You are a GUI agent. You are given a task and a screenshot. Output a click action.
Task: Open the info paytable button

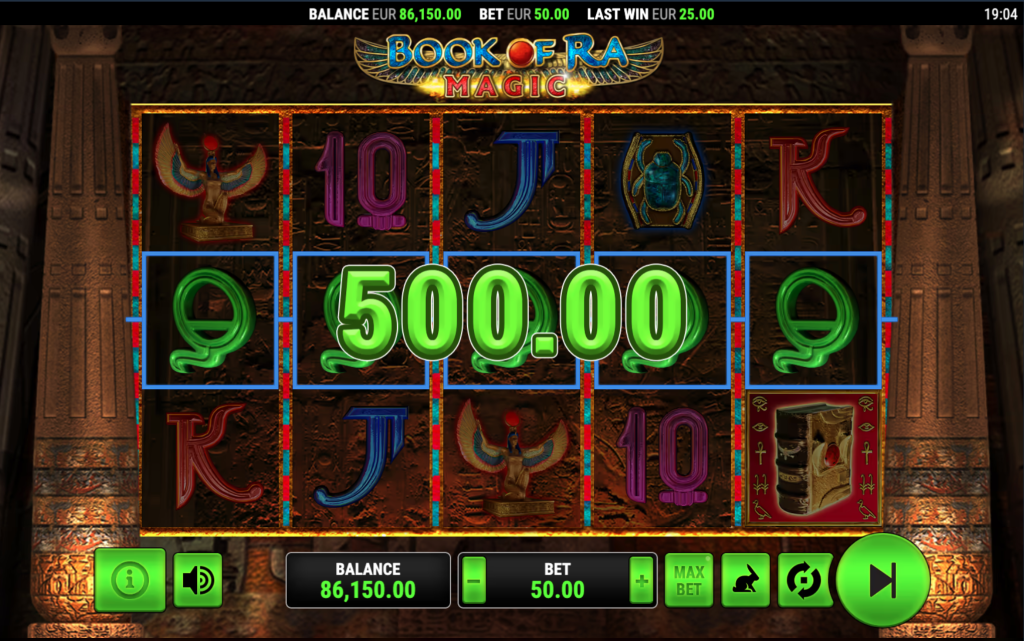tap(130, 580)
